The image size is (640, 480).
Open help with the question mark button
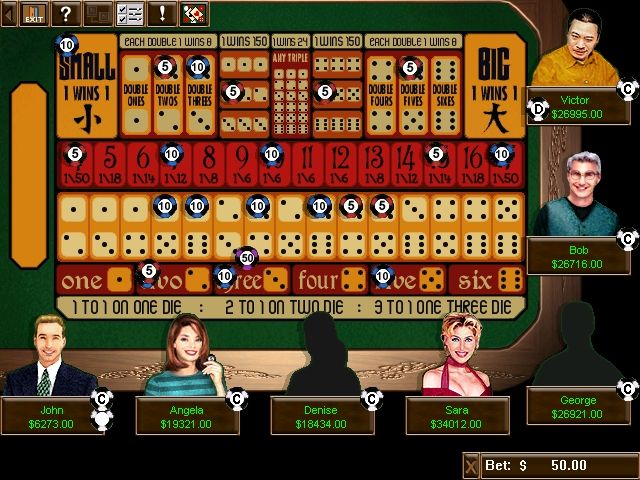[66, 13]
